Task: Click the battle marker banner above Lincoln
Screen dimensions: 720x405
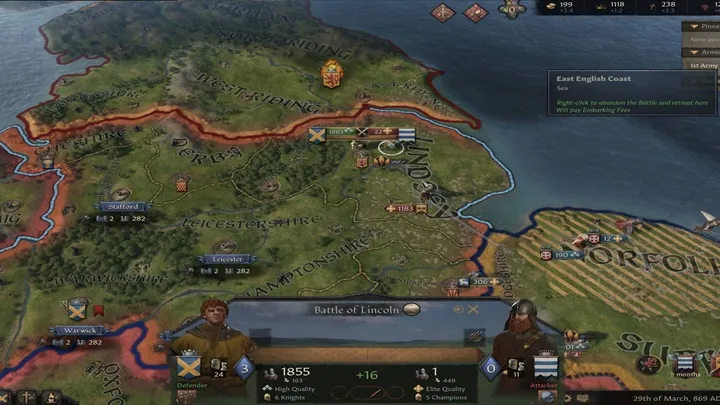Action: (362, 132)
